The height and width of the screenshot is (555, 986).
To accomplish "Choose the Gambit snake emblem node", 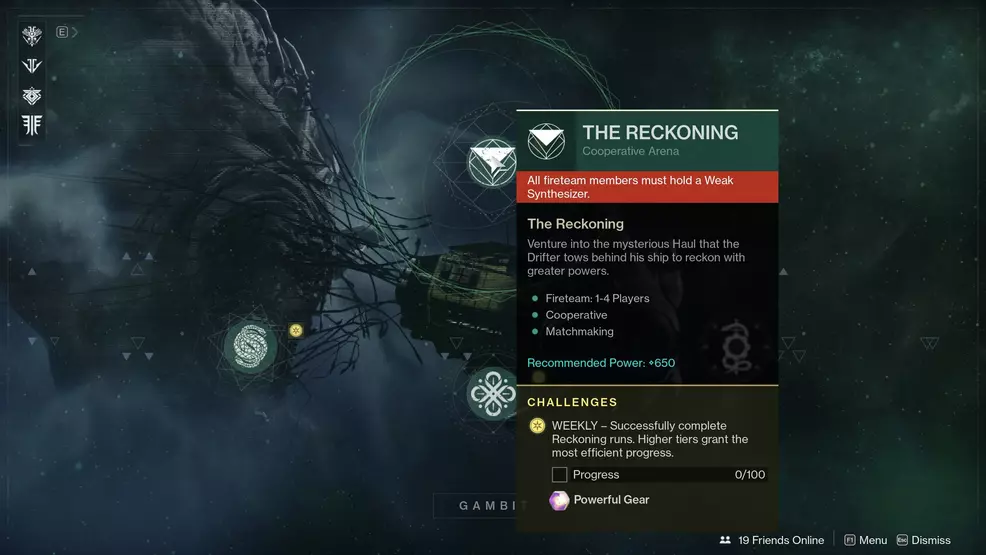I will (249, 346).
